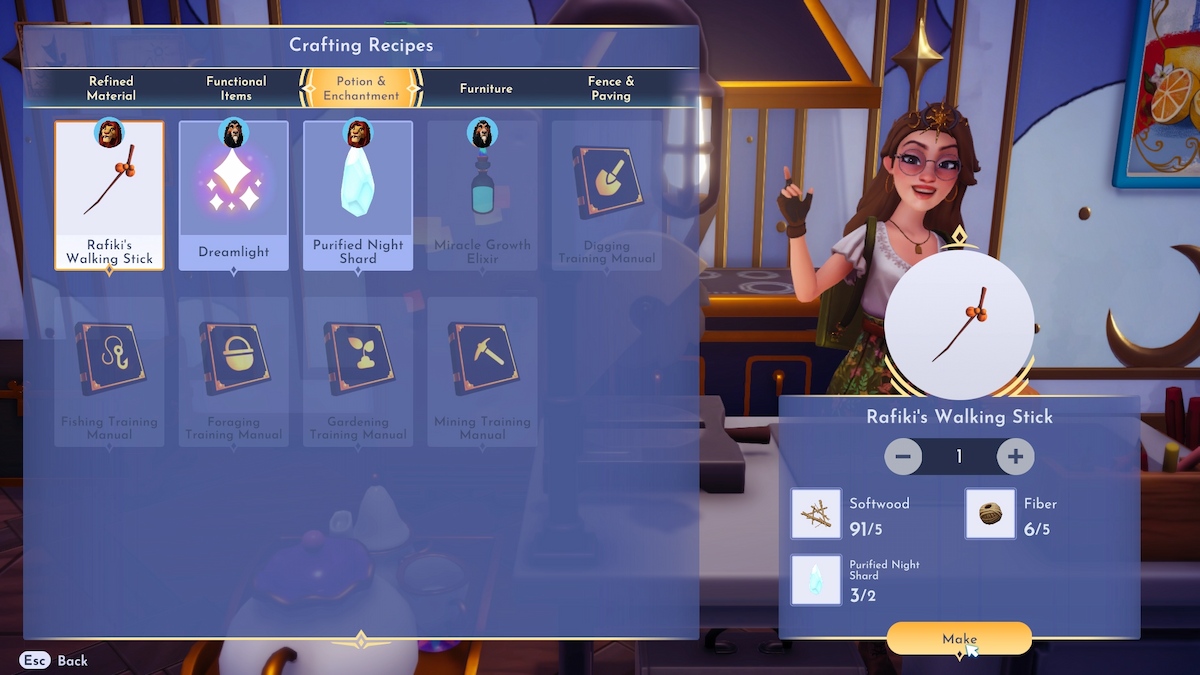1200x675 pixels.
Task: Select the Softwood ingredient icon
Action: (x=816, y=514)
